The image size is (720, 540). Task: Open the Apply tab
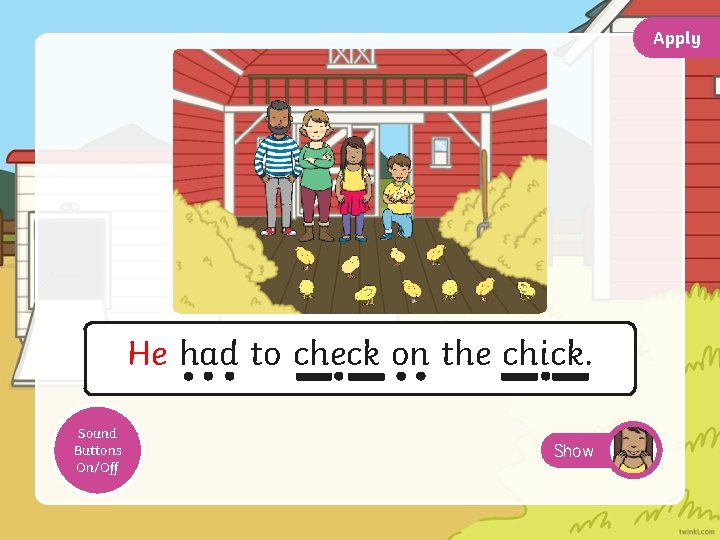[x=677, y=38]
